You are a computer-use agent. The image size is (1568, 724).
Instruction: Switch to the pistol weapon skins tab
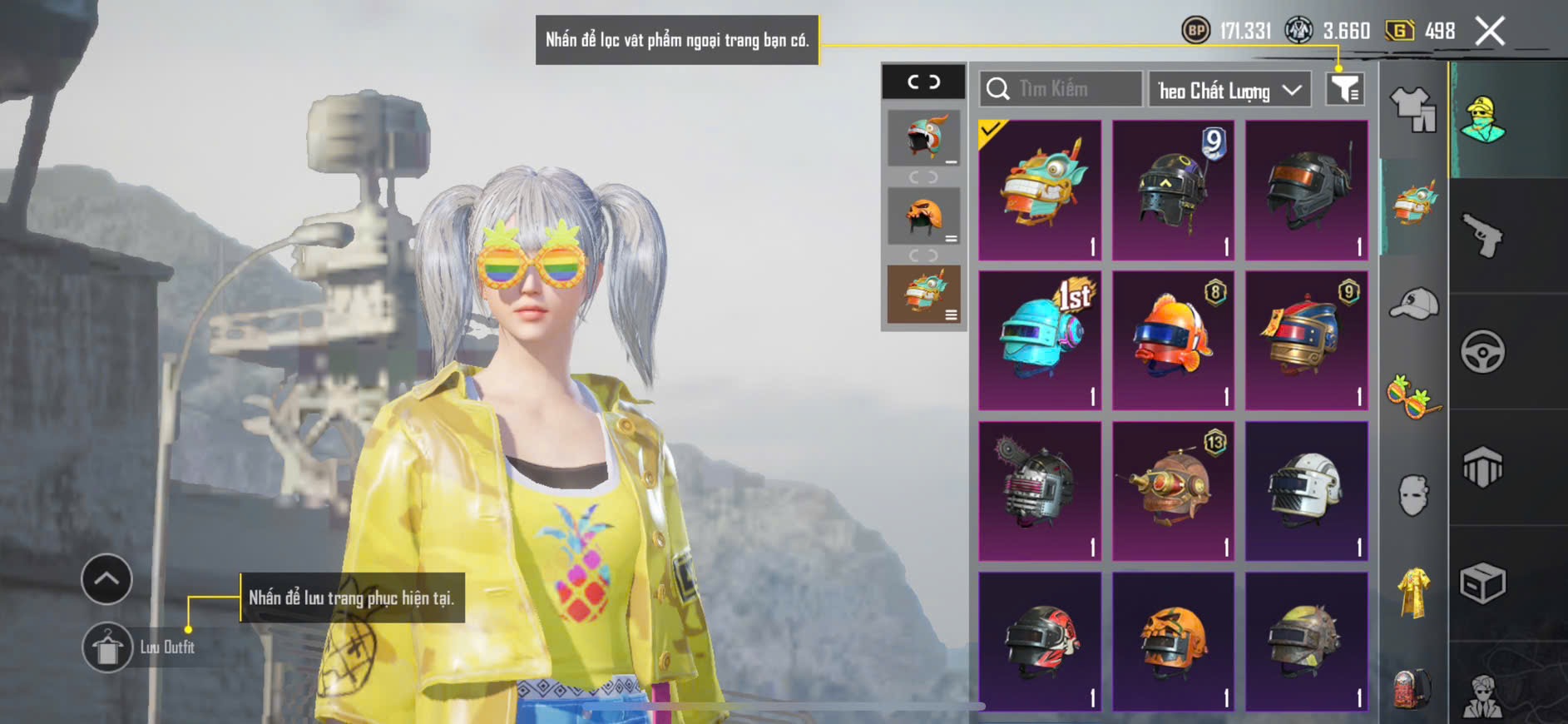click(x=1483, y=236)
